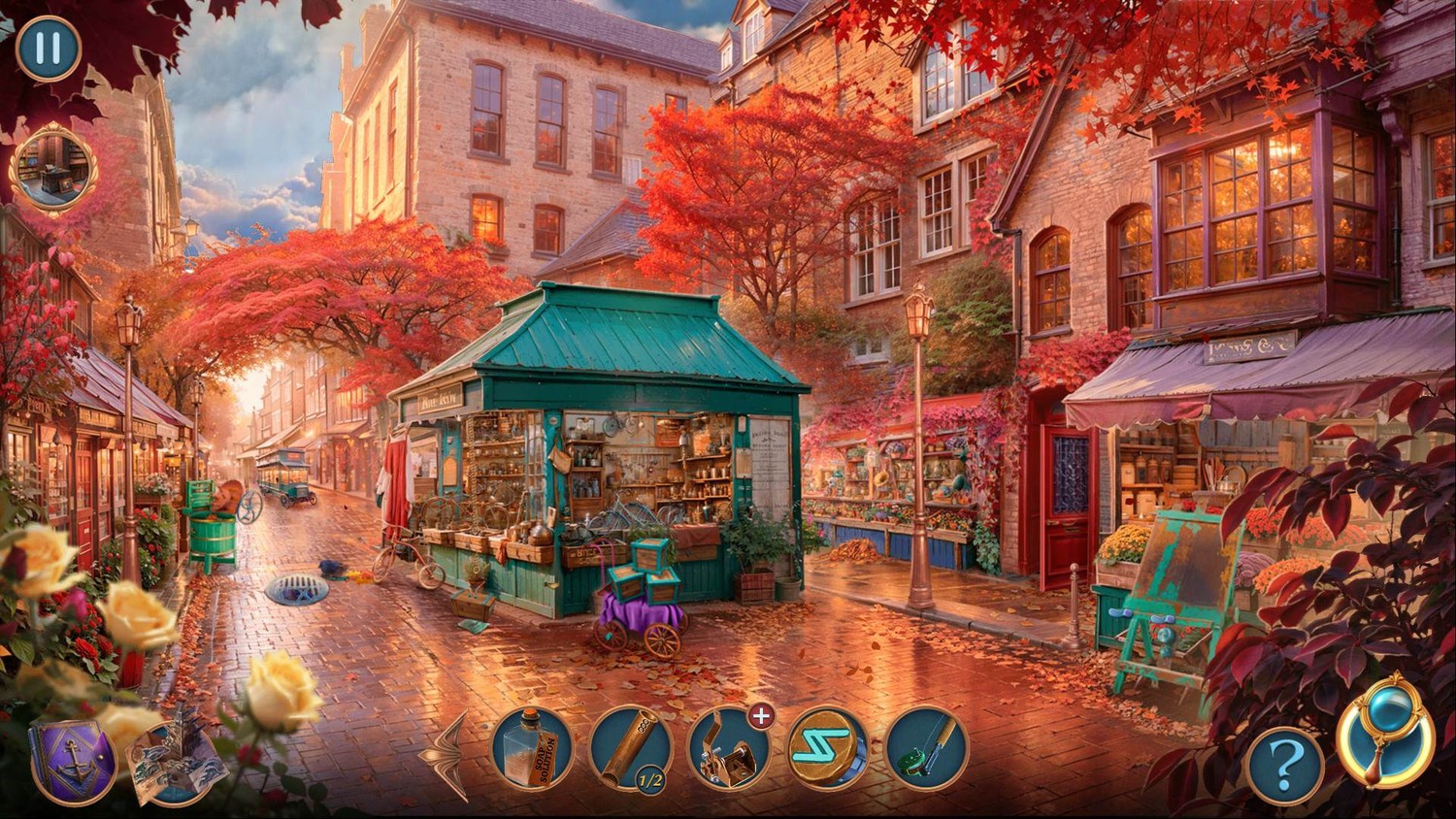
Task: Click the red plus badge on the mechanism
Action: pos(762,717)
